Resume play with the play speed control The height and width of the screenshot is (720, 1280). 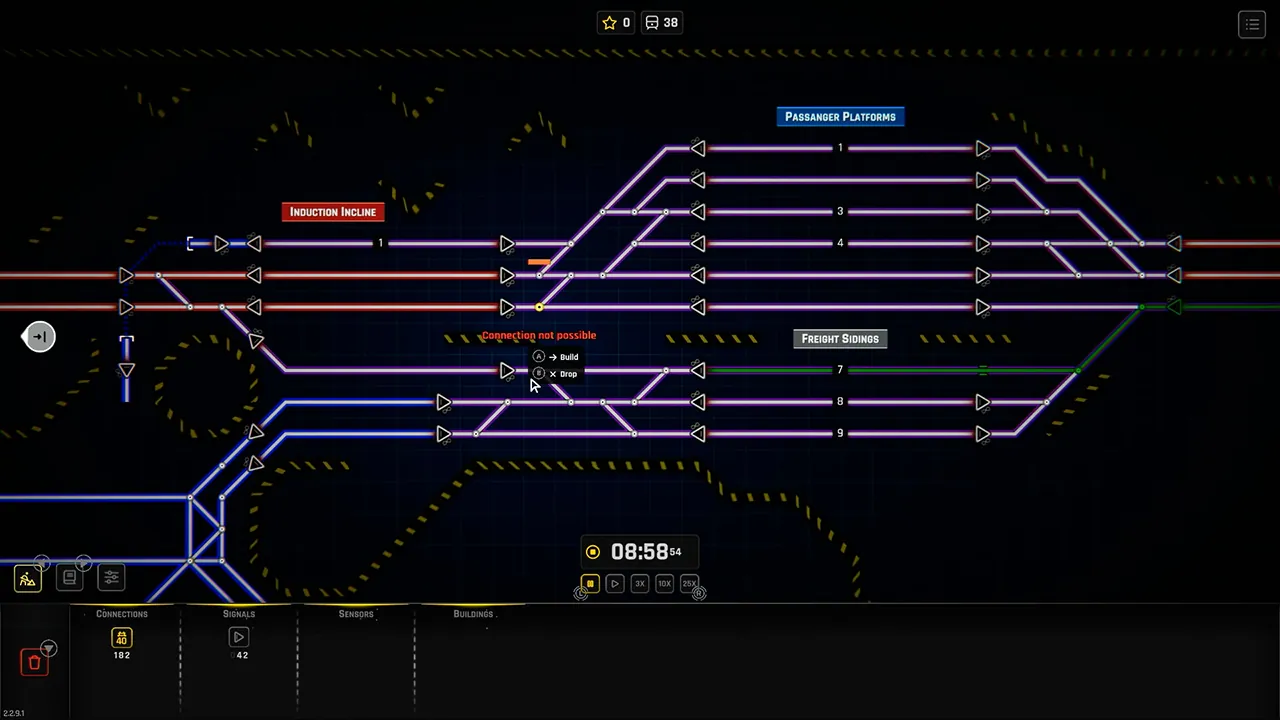(x=614, y=583)
